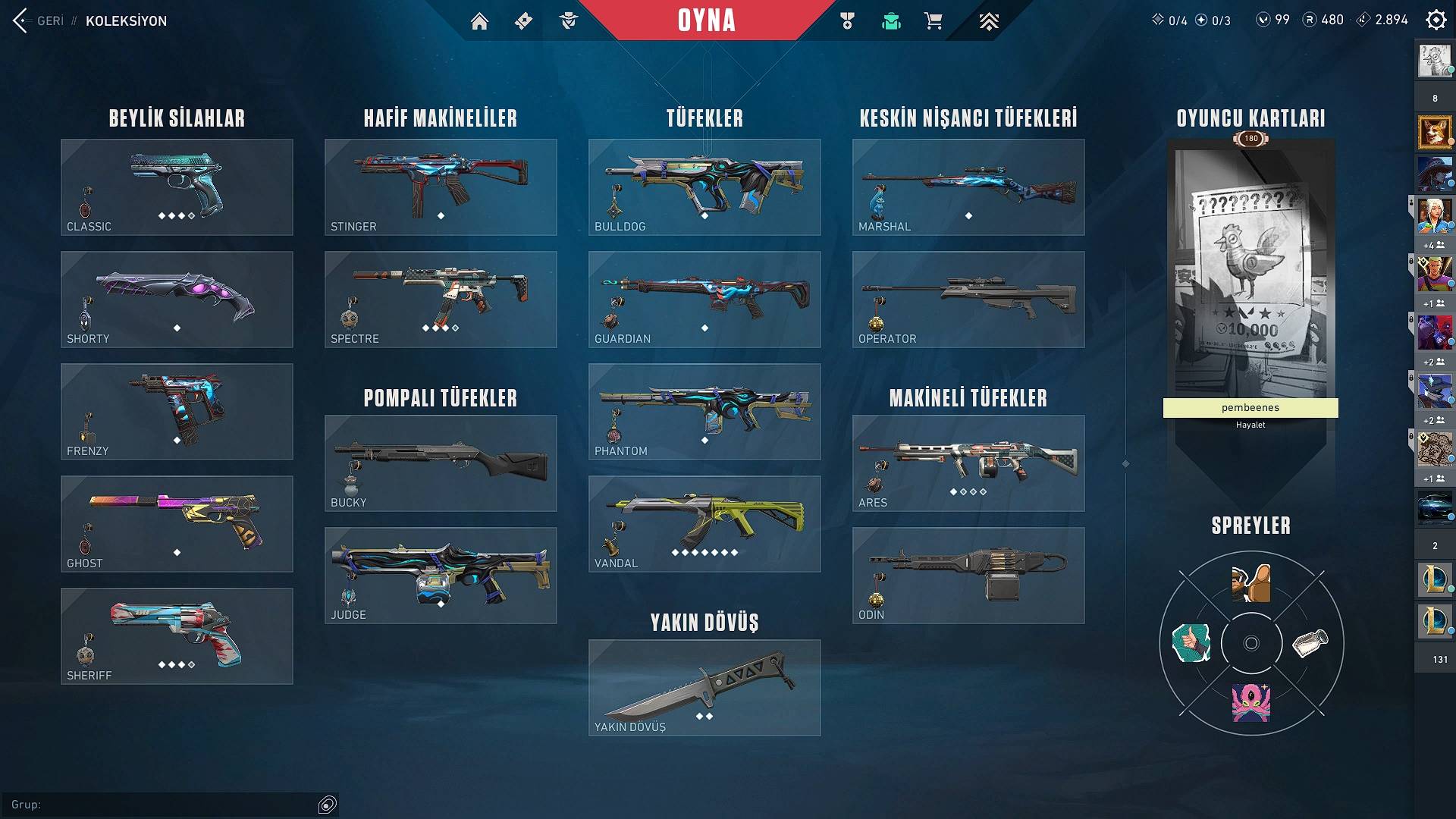Open the Frenzy skin slot

click(x=177, y=412)
